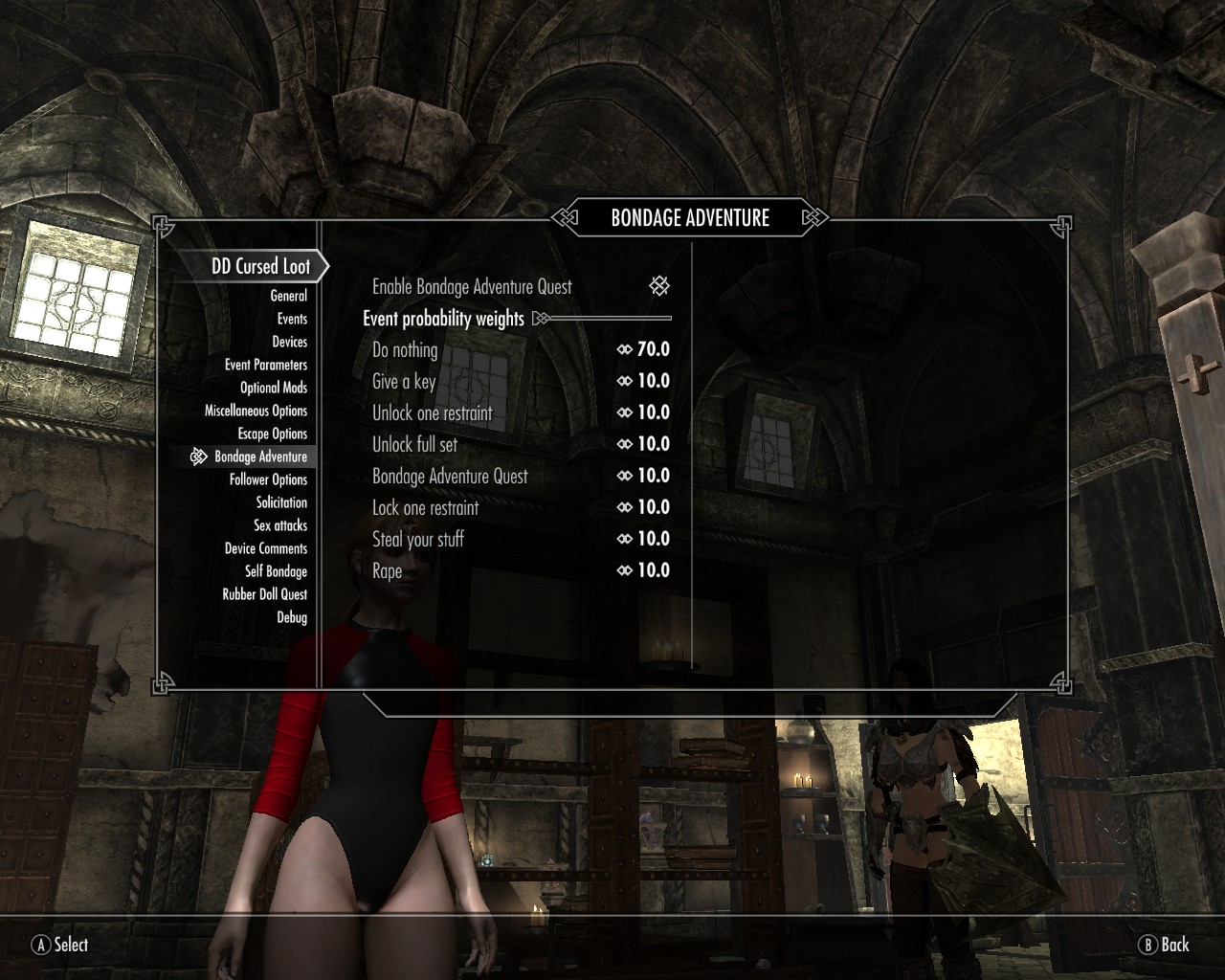Adjust the Steal your stuff weight
The width and height of the screenshot is (1225, 980).
click(644, 539)
